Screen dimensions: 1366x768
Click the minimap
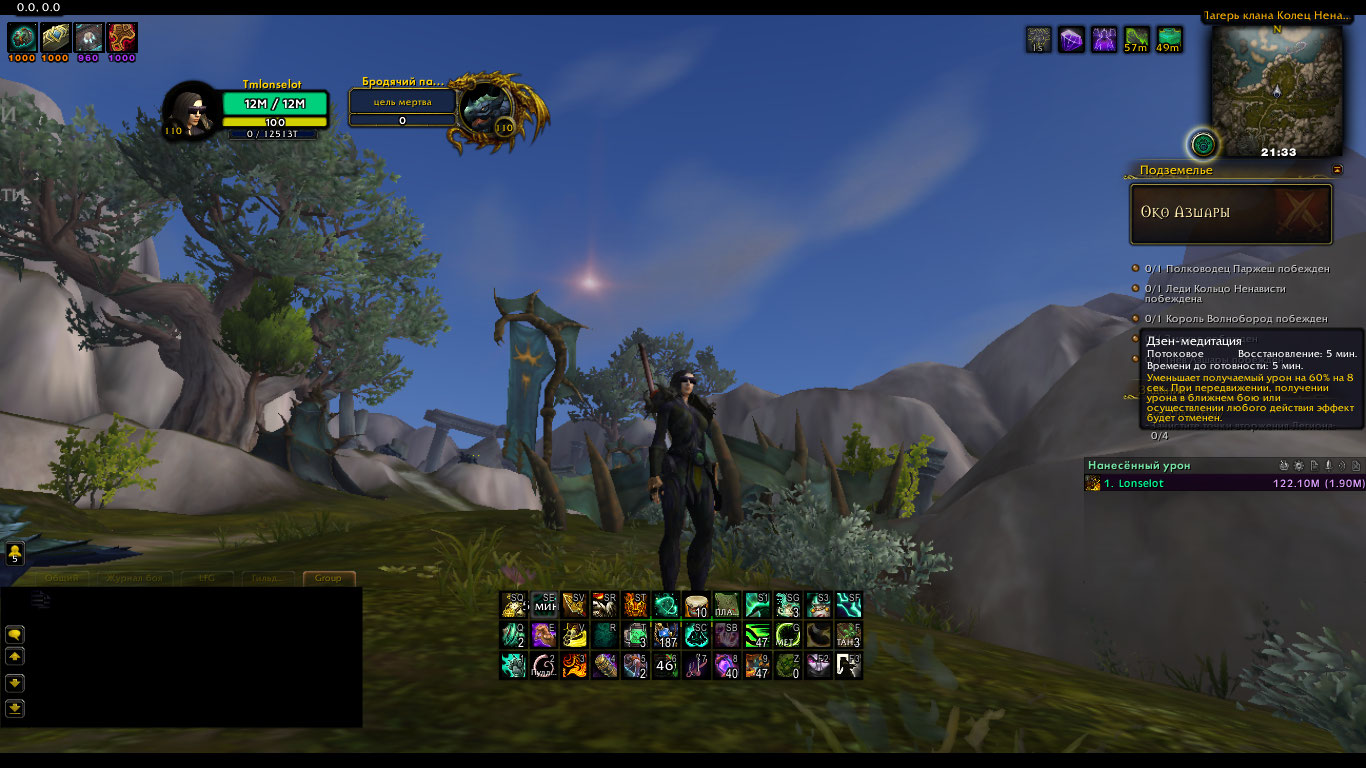point(1276,92)
